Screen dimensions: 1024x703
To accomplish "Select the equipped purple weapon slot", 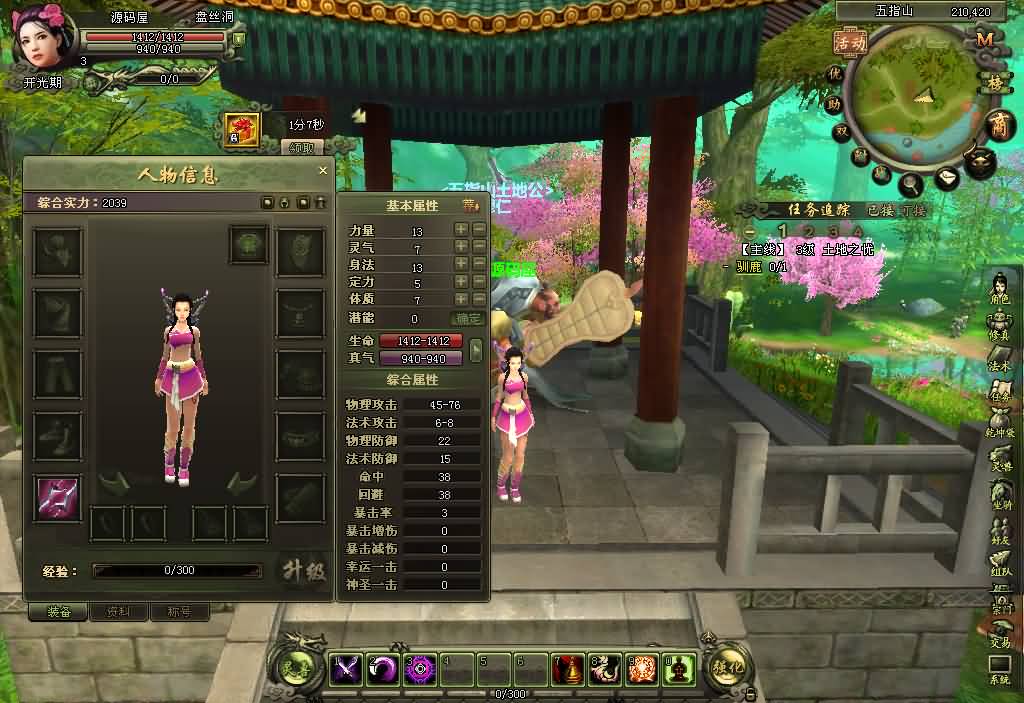I will click(57, 498).
